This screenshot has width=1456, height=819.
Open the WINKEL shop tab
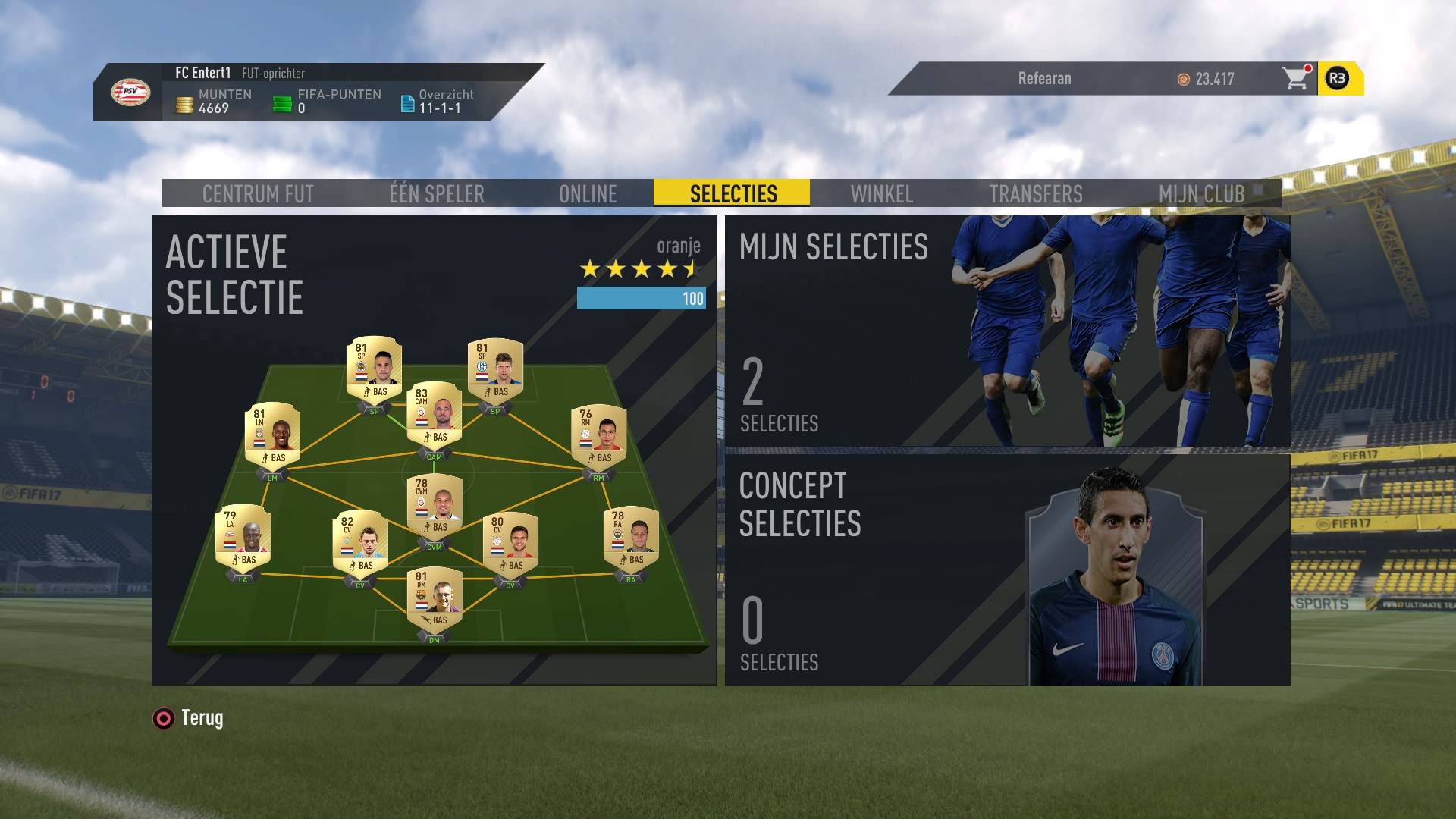881,193
